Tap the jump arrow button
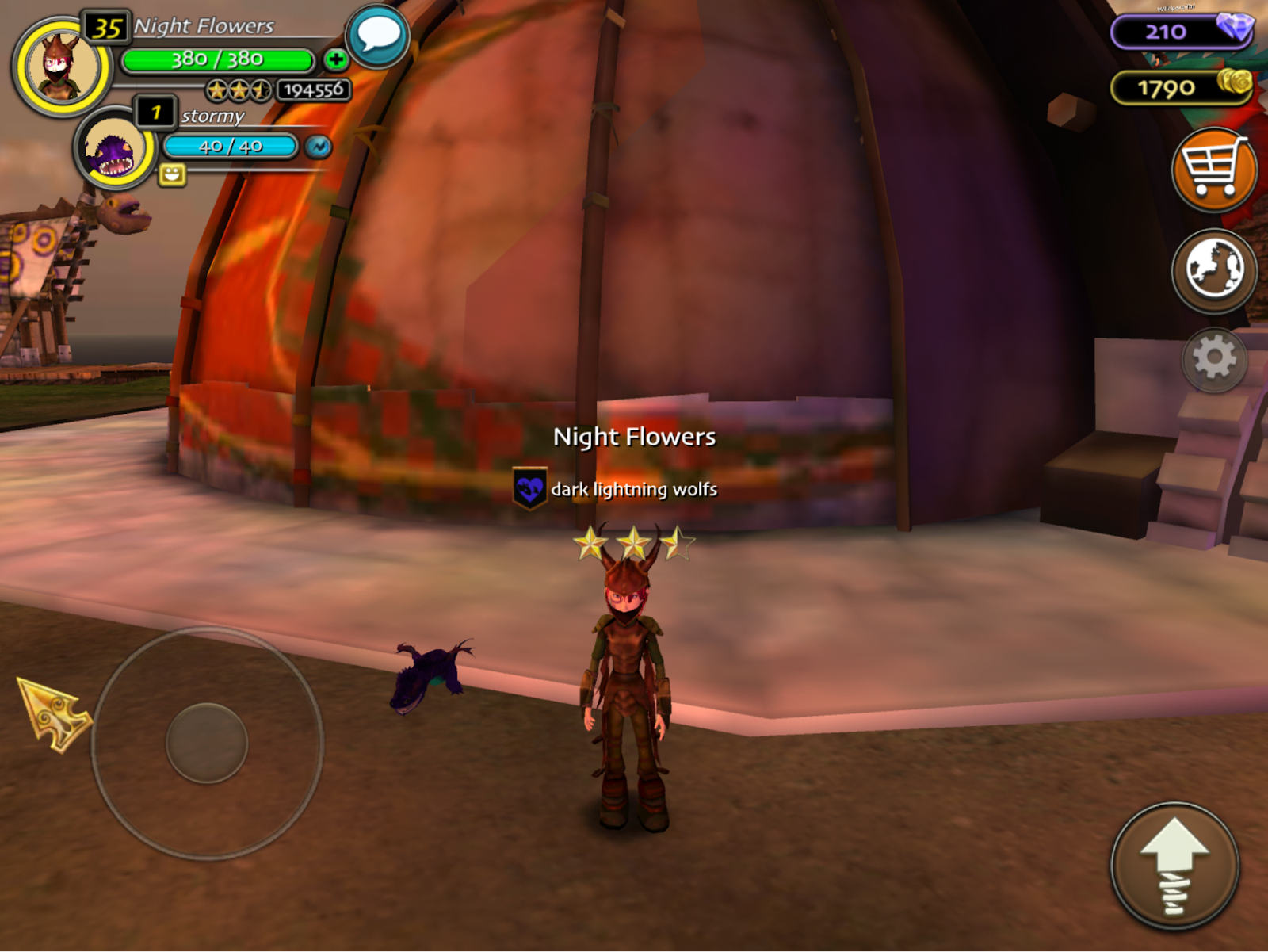This screenshot has width=1268, height=952. point(1174,866)
